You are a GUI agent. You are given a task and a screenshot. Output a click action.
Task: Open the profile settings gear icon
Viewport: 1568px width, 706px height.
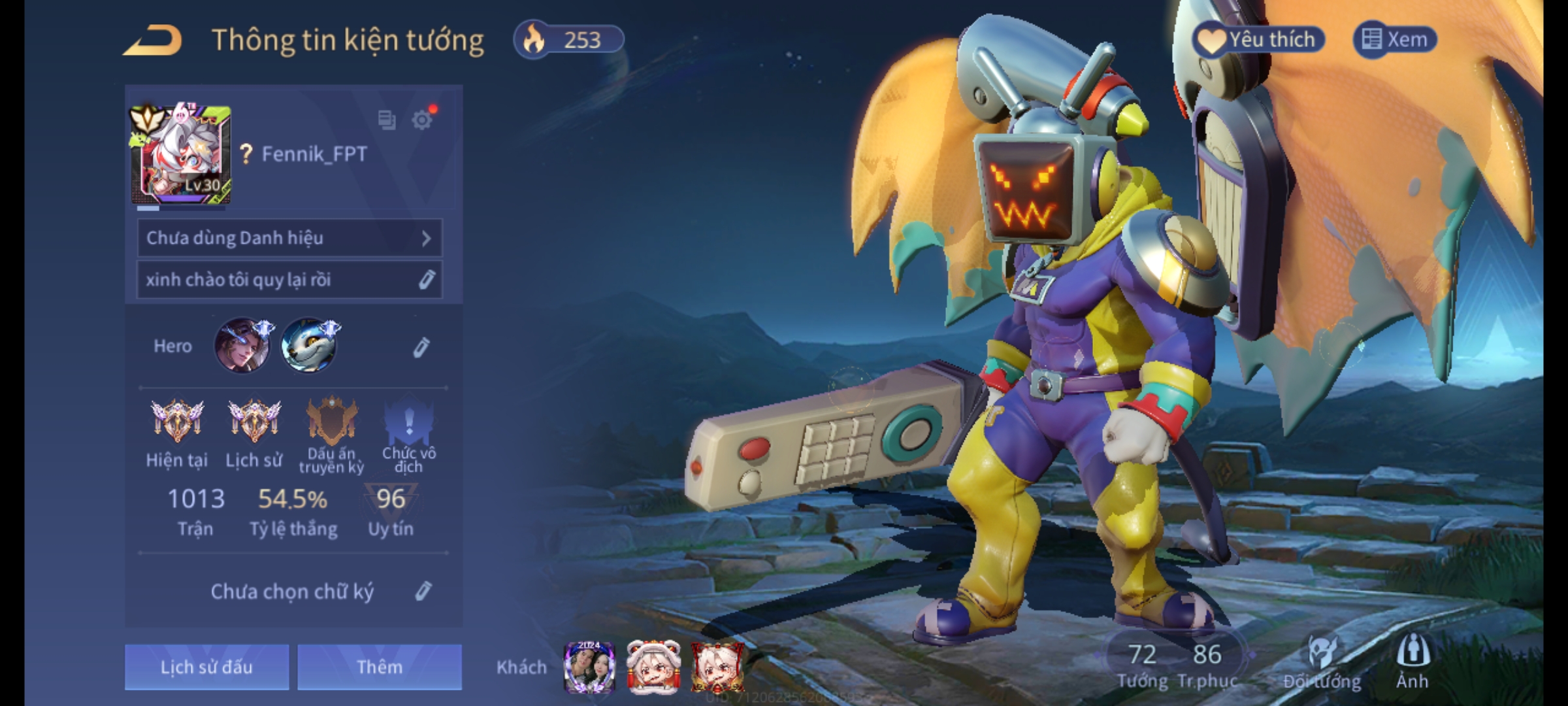point(422,120)
